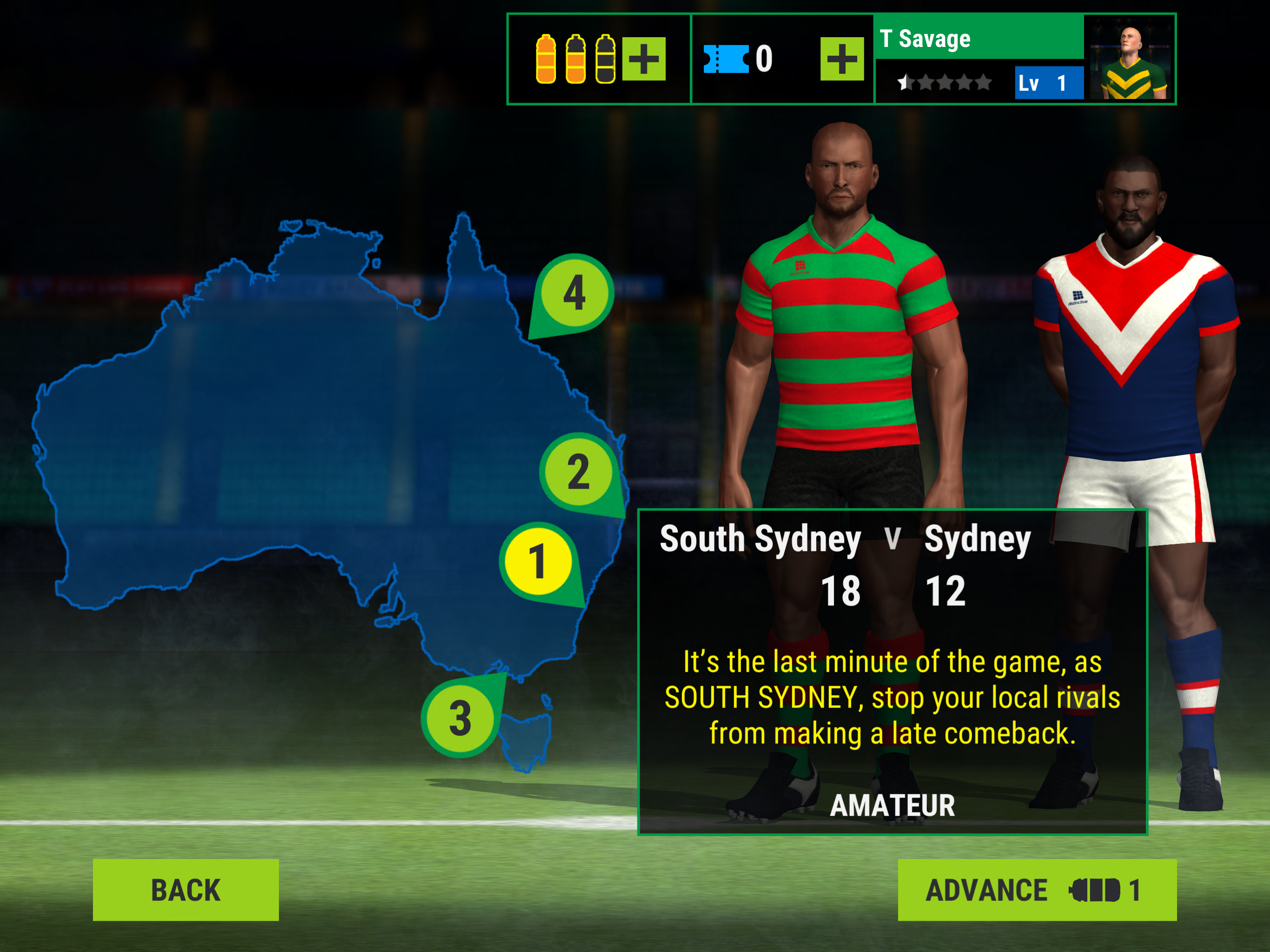Buy tickets using the green plus icon
Image resolution: width=1270 pixels, height=952 pixels.
[x=842, y=59]
